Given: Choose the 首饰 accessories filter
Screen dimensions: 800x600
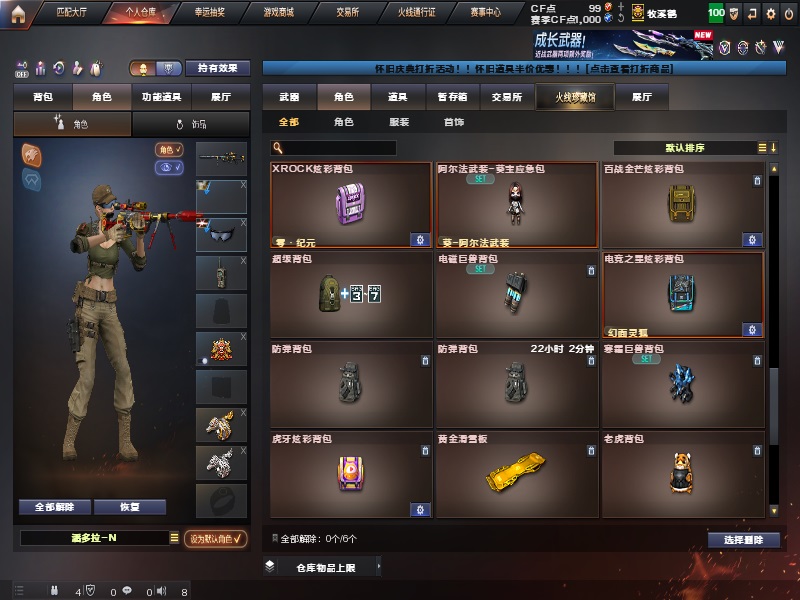Looking at the screenshot, I should (453, 122).
